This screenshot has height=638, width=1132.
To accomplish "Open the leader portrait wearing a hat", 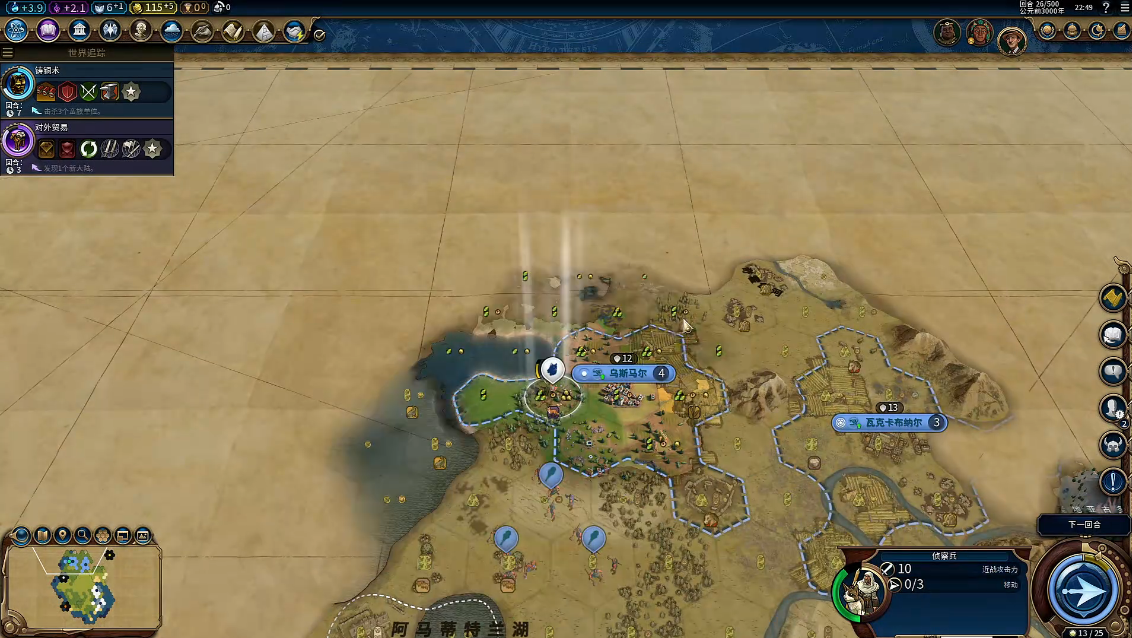I will click(1012, 40).
